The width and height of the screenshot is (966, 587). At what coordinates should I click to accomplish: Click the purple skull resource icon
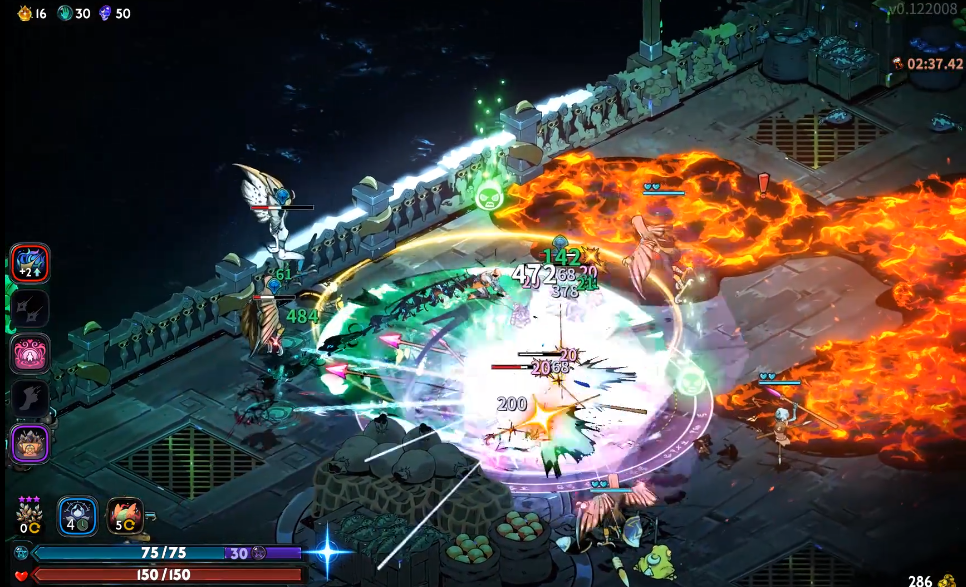(106, 13)
